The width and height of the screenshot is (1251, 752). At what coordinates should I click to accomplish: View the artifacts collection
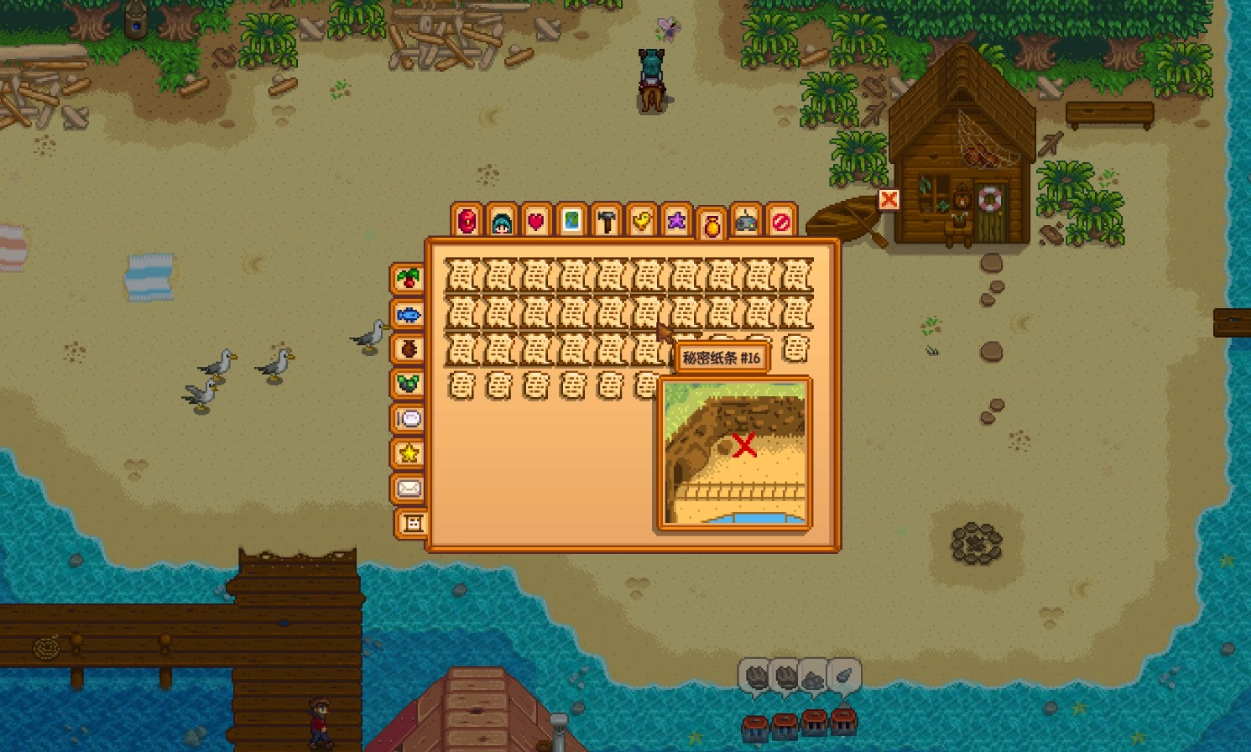[408, 349]
